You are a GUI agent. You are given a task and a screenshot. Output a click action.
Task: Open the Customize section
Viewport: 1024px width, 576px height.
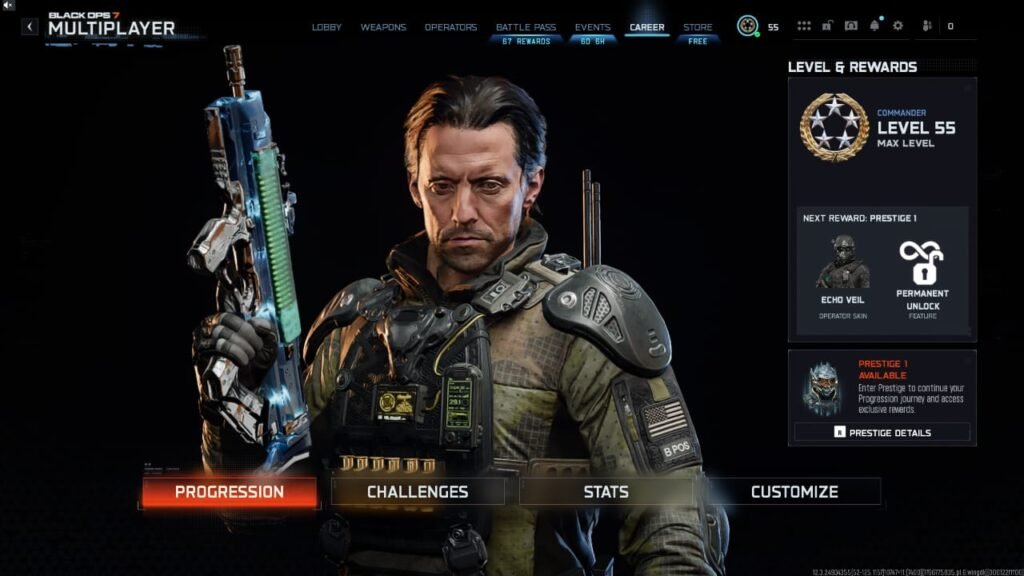(x=794, y=491)
